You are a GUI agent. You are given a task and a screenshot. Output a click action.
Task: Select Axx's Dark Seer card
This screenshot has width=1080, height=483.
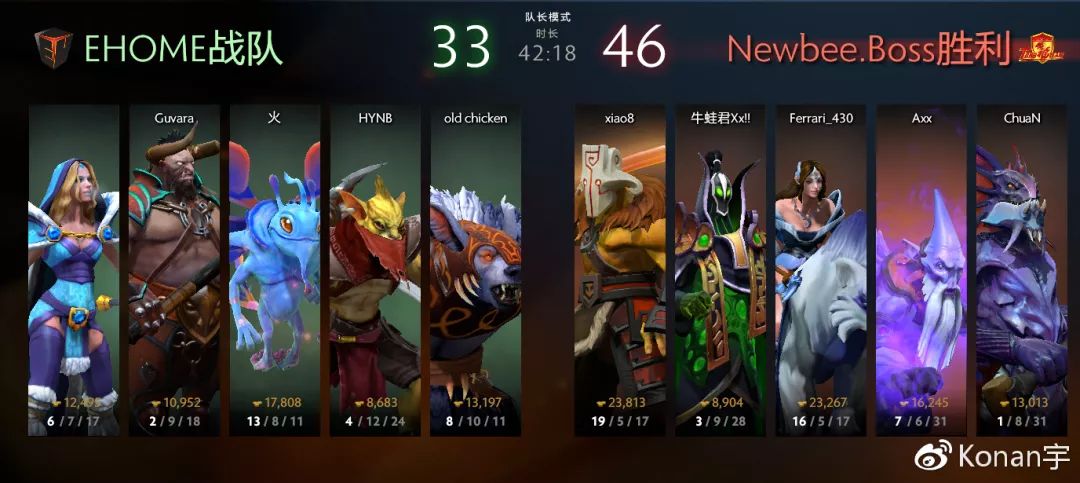921,270
